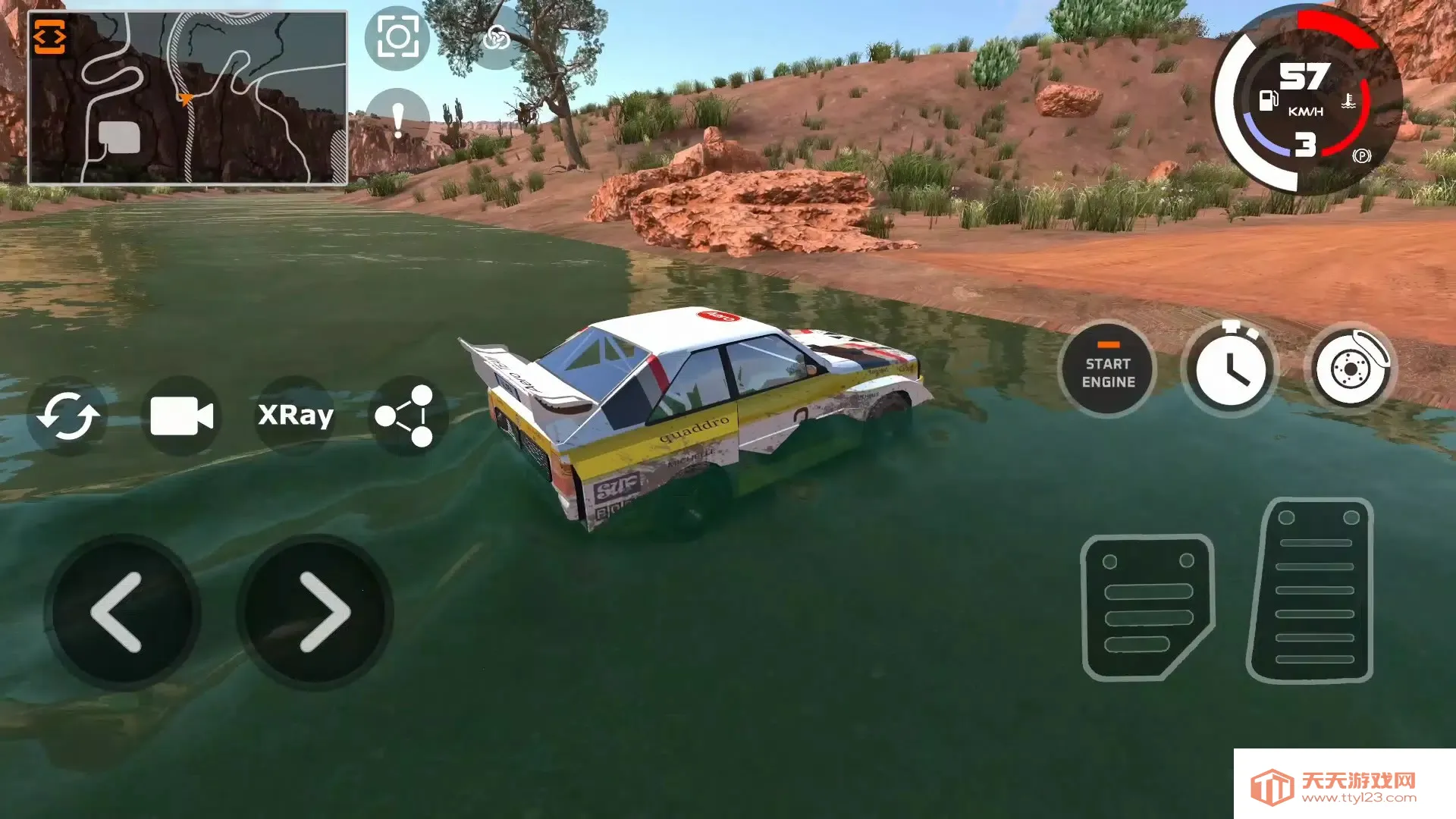Steer right with the right arrow
The width and height of the screenshot is (1456, 819).
pyautogui.click(x=315, y=612)
